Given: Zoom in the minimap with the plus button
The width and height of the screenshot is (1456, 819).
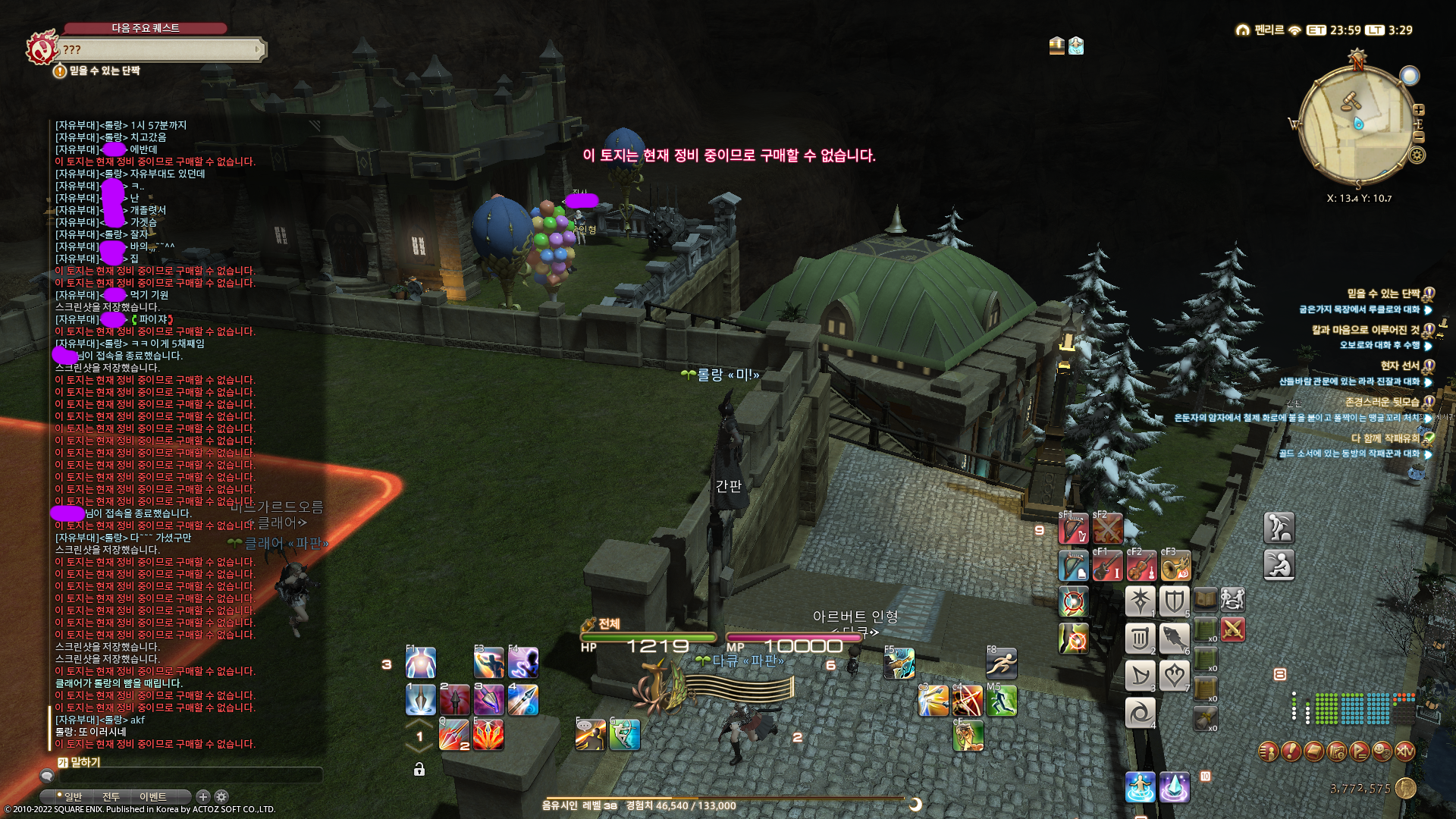Looking at the screenshot, I should click(x=1419, y=110).
